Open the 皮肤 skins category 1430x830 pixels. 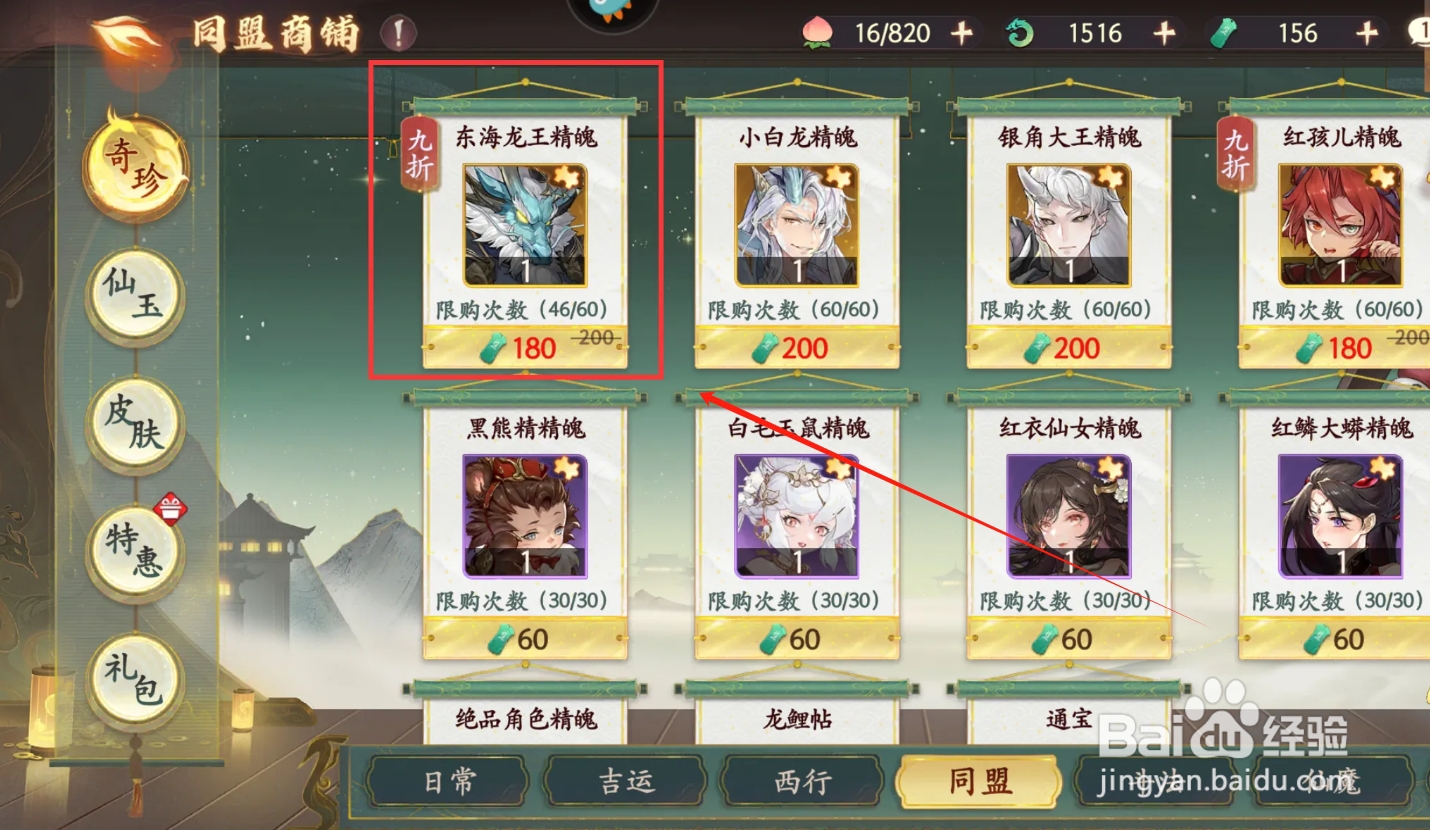tap(134, 424)
